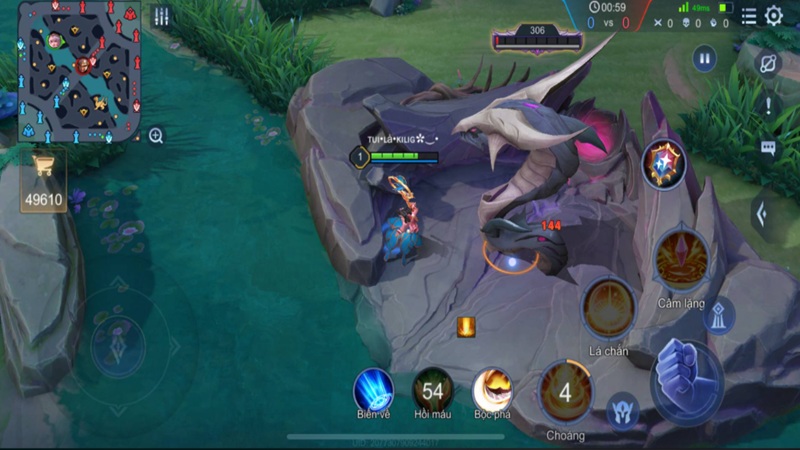Click the magnifier zoom button beside minimap
This screenshot has height=450, width=800.
[156, 136]
